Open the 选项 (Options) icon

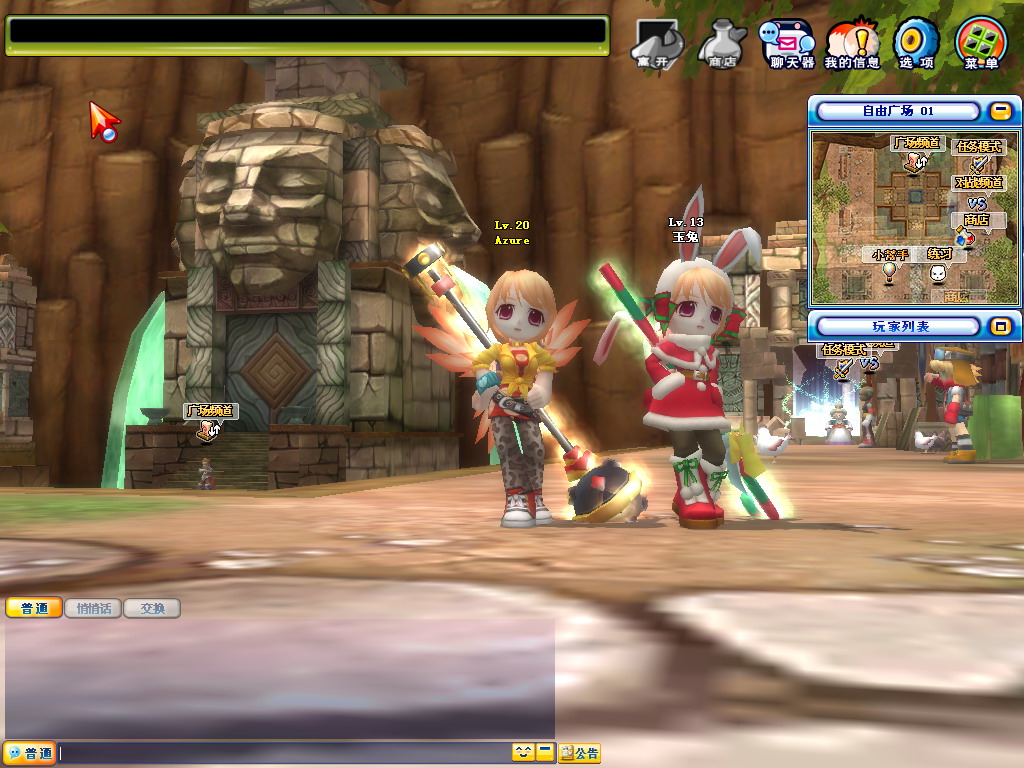click(x=916, y=44)
